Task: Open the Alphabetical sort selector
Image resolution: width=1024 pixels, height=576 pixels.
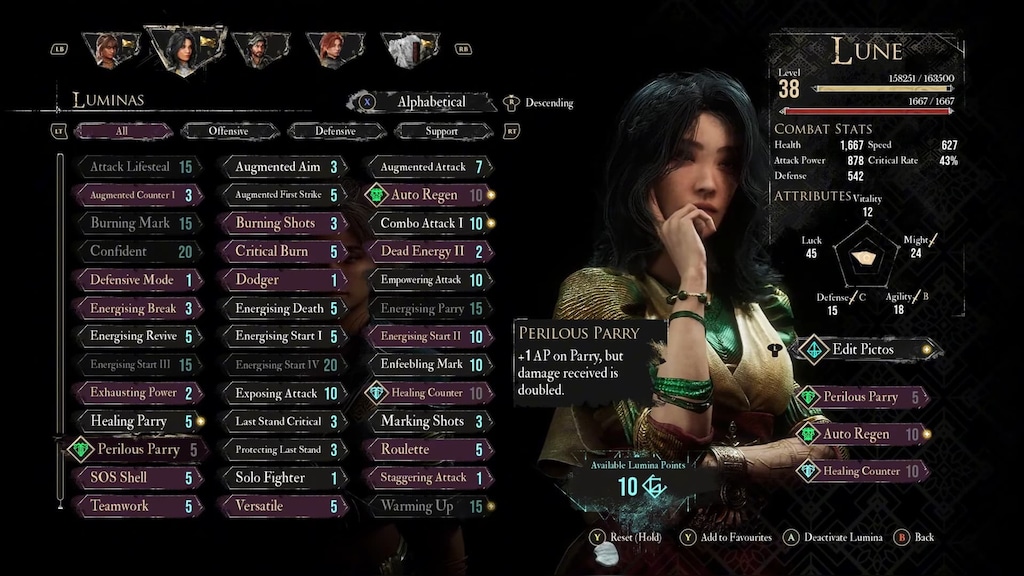Action: (x=431, y=102)
